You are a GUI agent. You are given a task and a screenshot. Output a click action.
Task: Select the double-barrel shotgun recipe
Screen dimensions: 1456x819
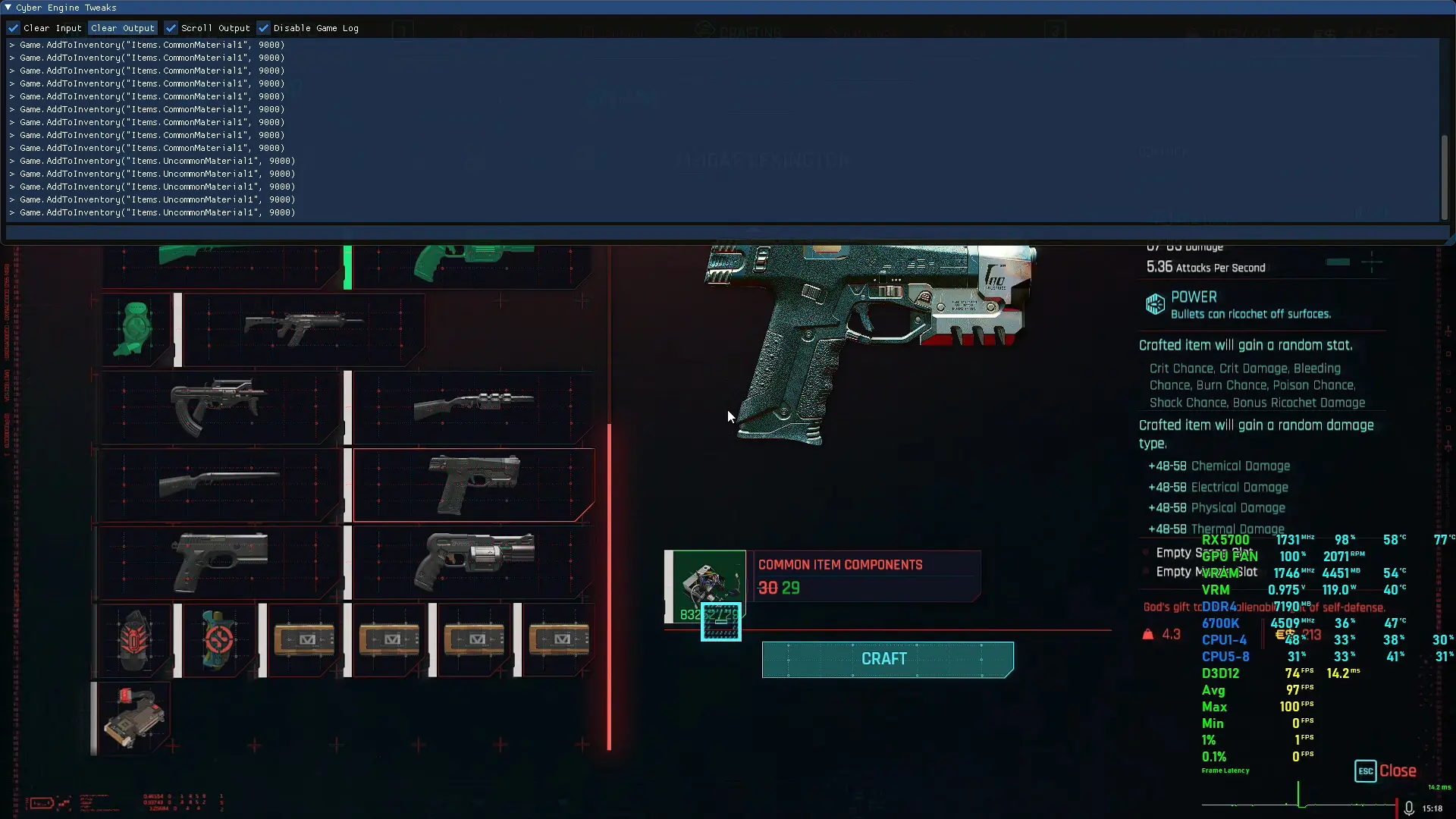coord(220,485)
